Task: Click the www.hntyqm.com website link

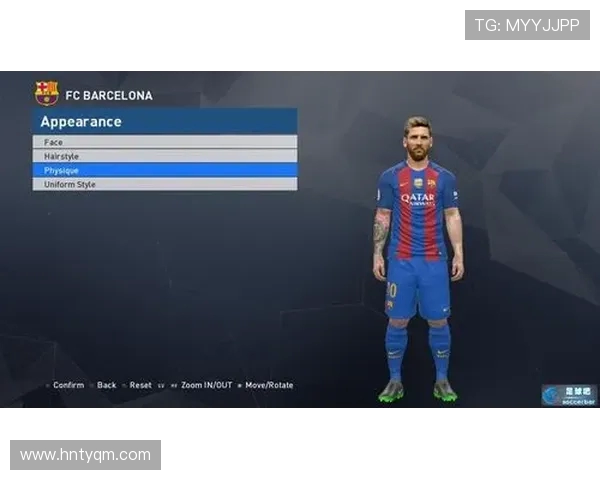Action: [85, 455]
